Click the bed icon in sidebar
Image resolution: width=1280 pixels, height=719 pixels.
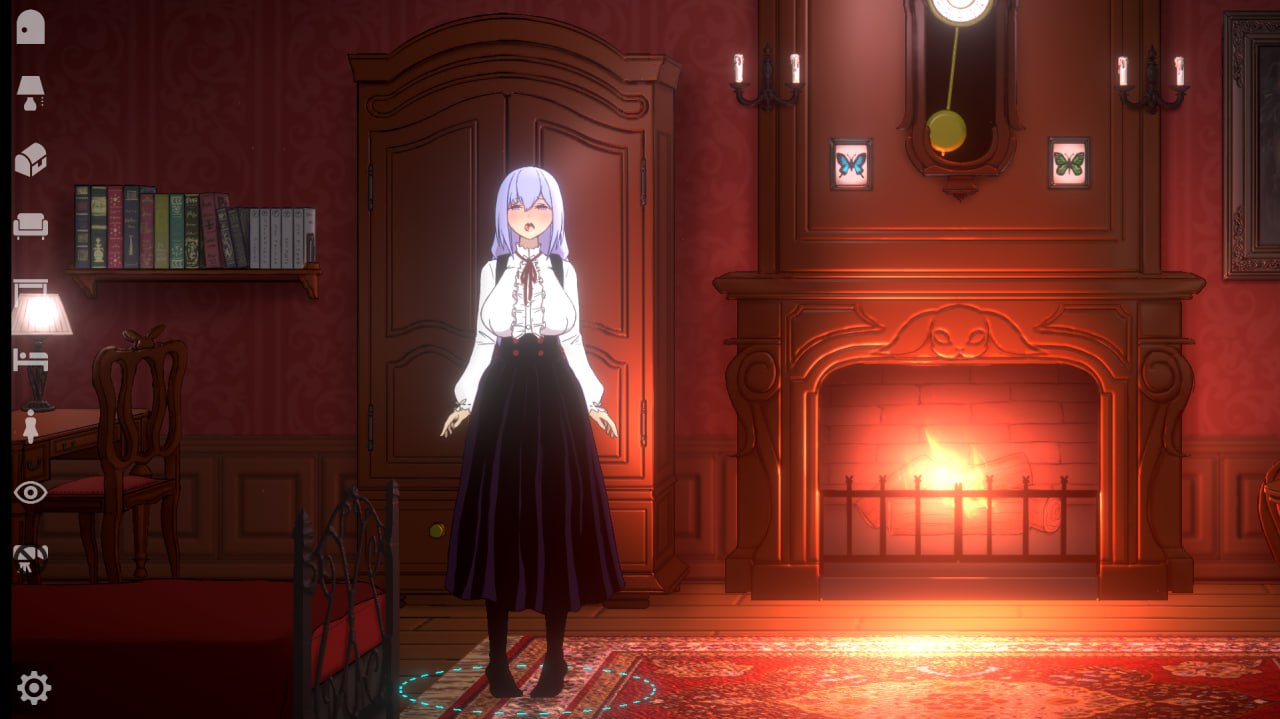[x=30, y=360]
